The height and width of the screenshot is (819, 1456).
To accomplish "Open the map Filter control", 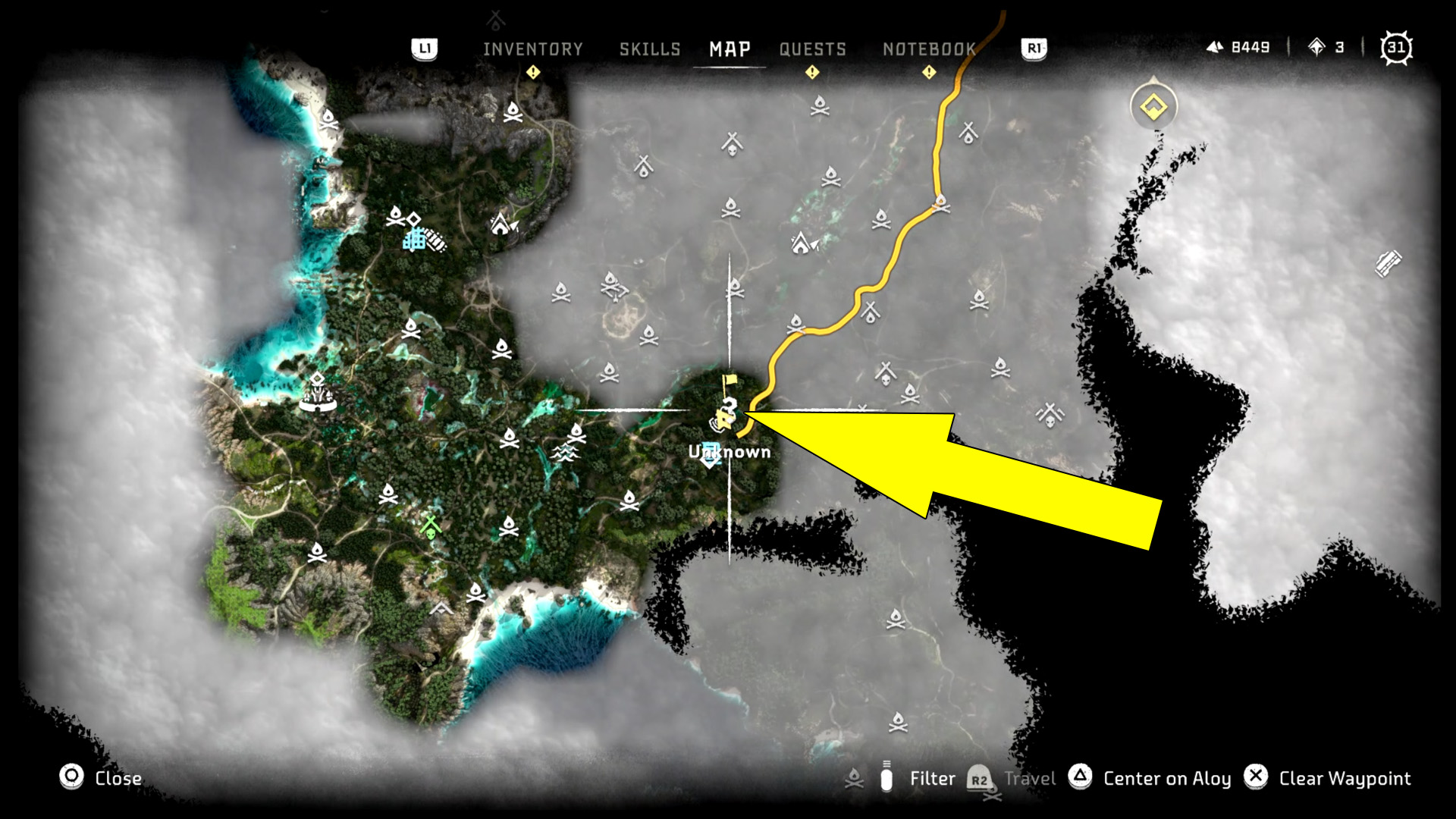I will (x=933, y=778).
